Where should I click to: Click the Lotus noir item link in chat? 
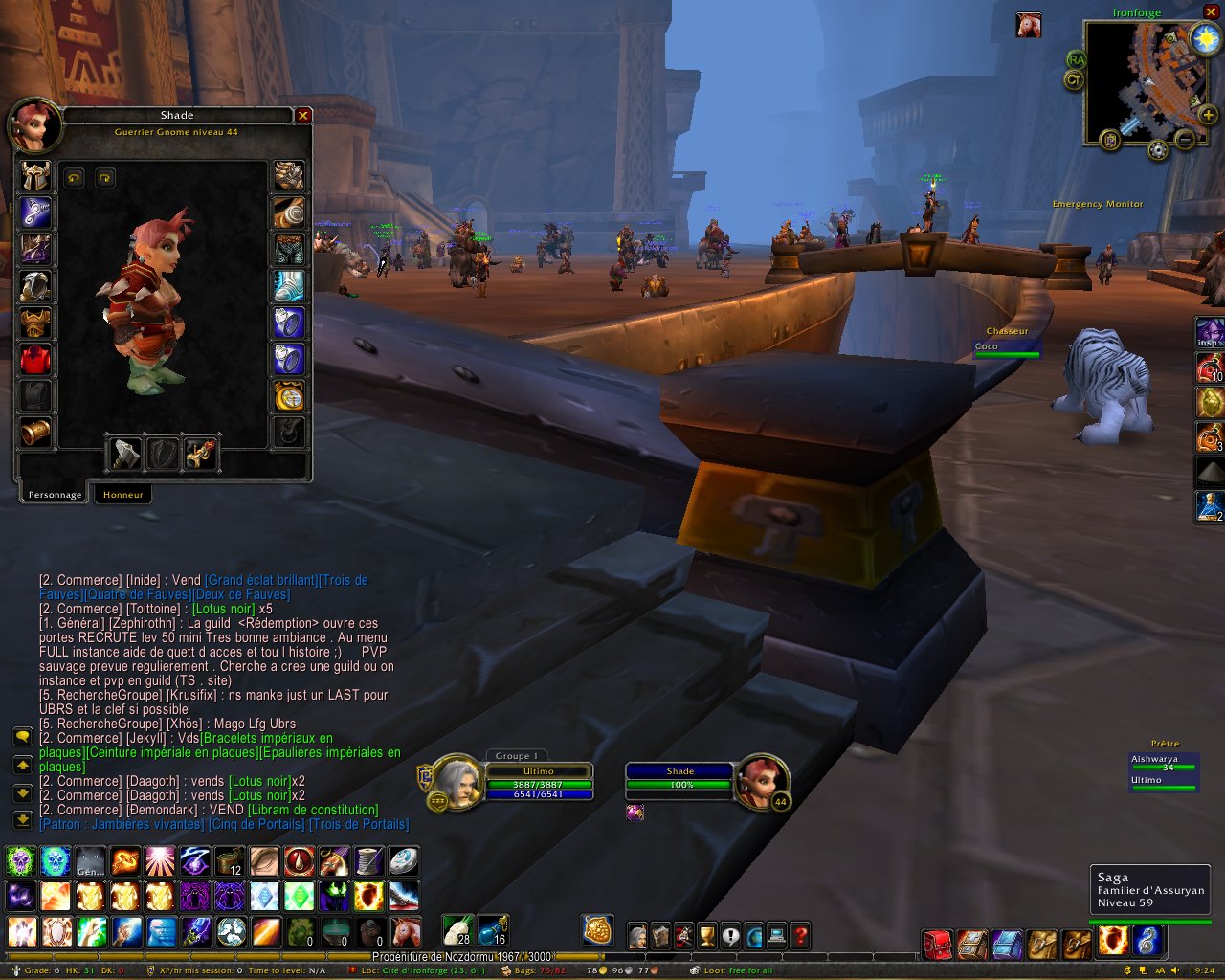pos(224,609)
